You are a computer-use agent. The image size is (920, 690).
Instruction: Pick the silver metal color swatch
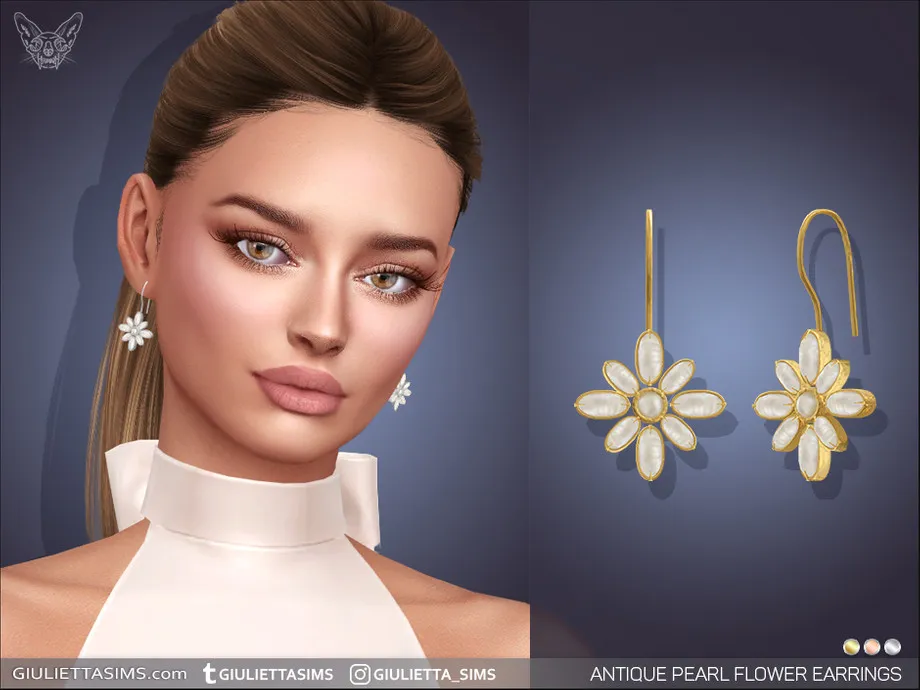892,646
